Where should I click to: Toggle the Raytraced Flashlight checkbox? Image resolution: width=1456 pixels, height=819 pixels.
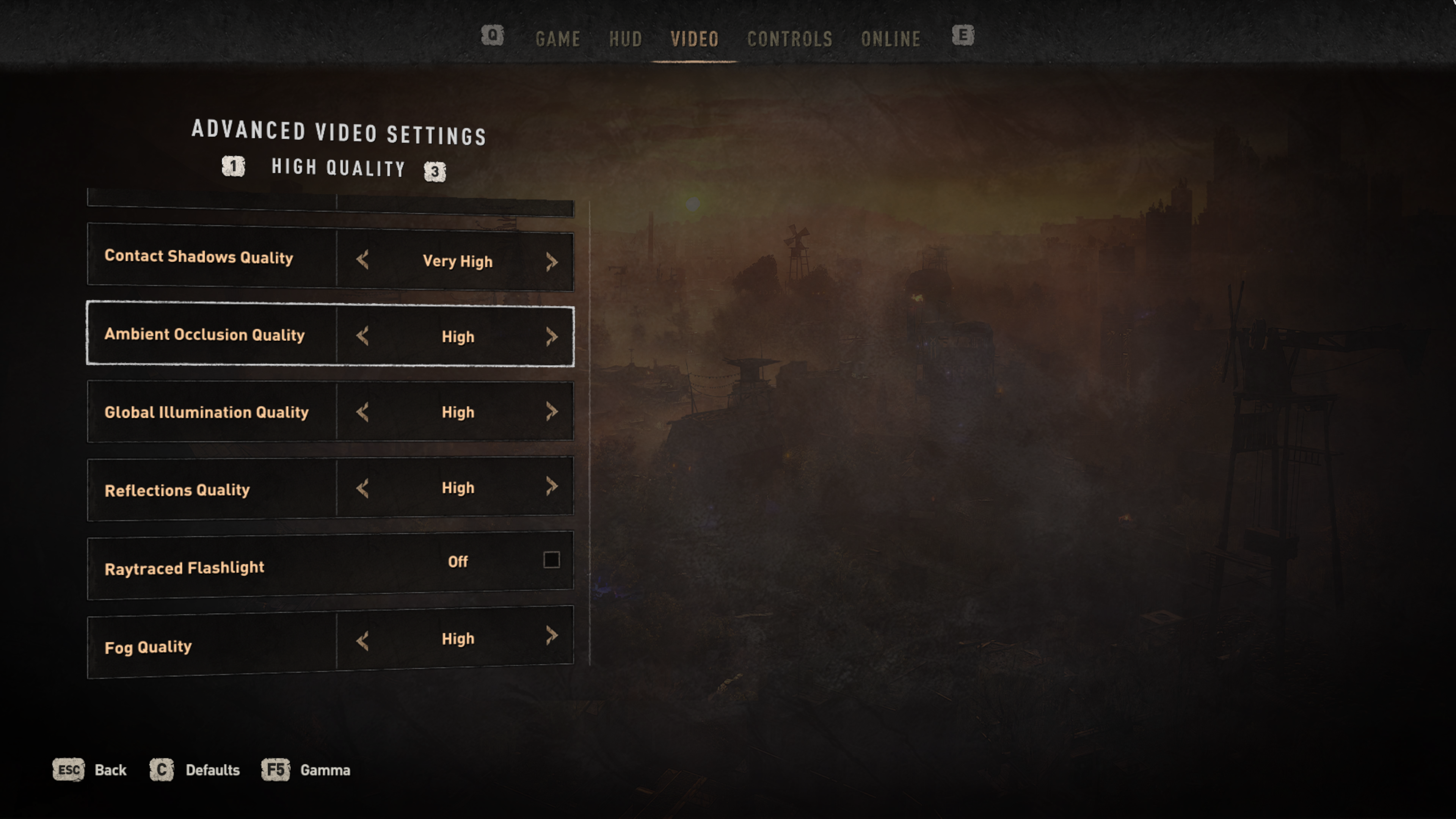pos(551,560)
